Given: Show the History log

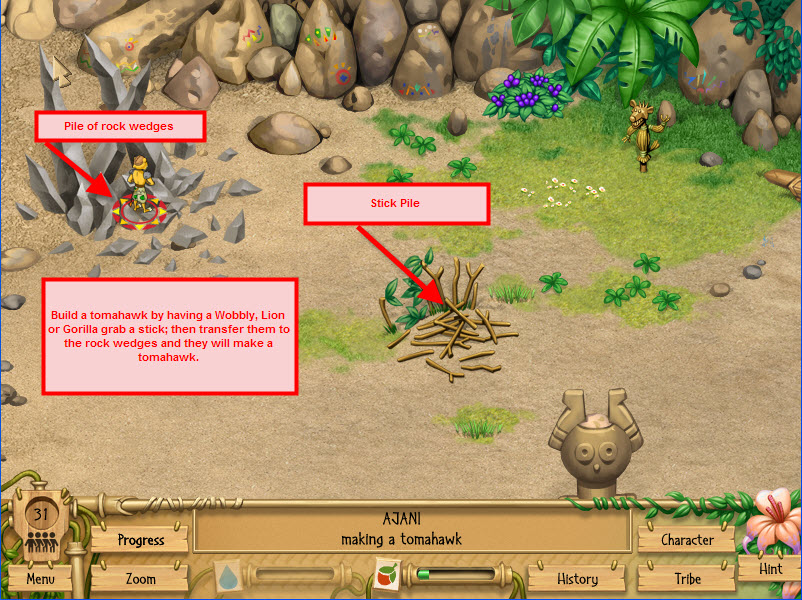Looking at the screenshot, I should [577, 578].
